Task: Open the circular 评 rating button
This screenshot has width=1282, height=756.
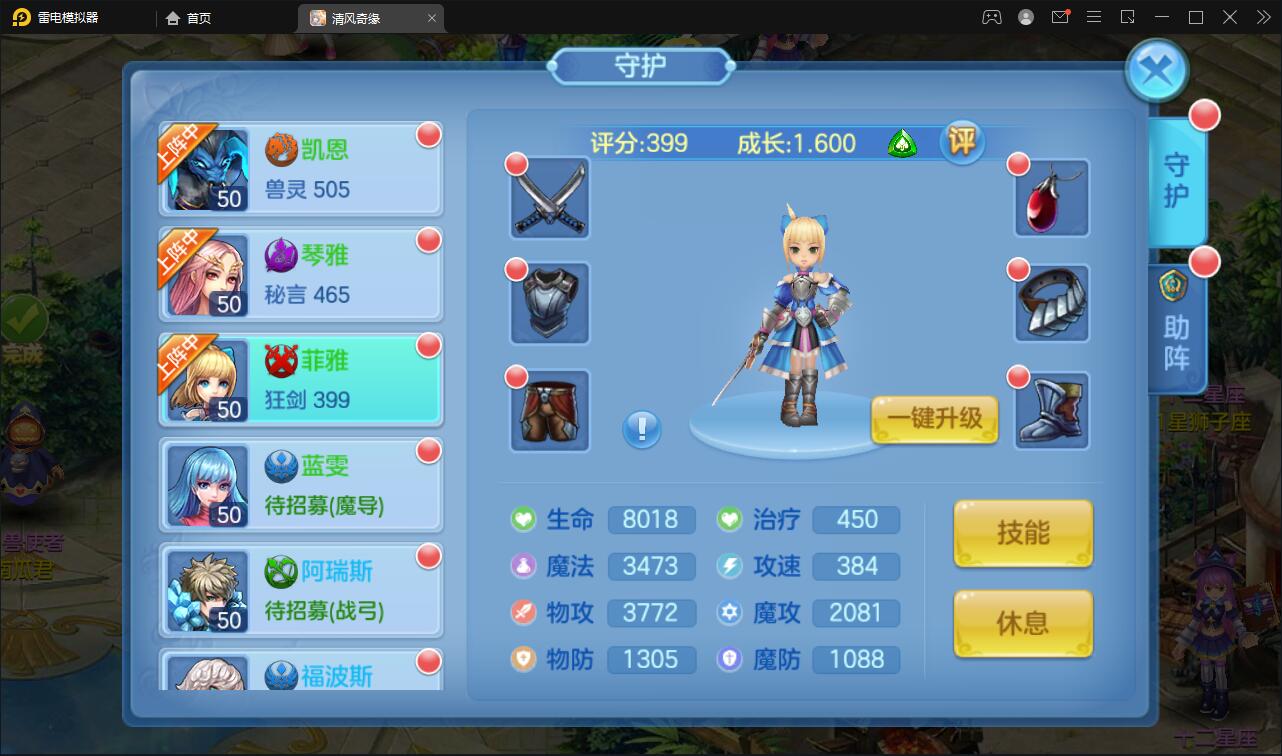Action: pos(961,143)
